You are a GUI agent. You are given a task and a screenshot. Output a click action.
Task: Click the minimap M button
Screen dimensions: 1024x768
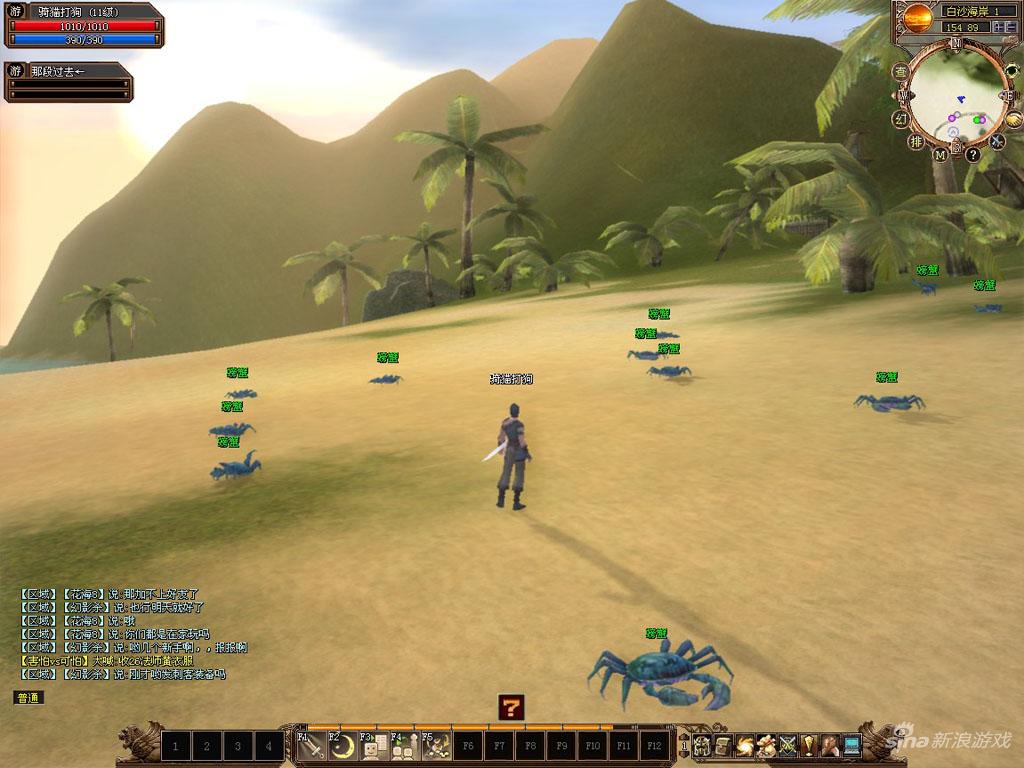940,155
